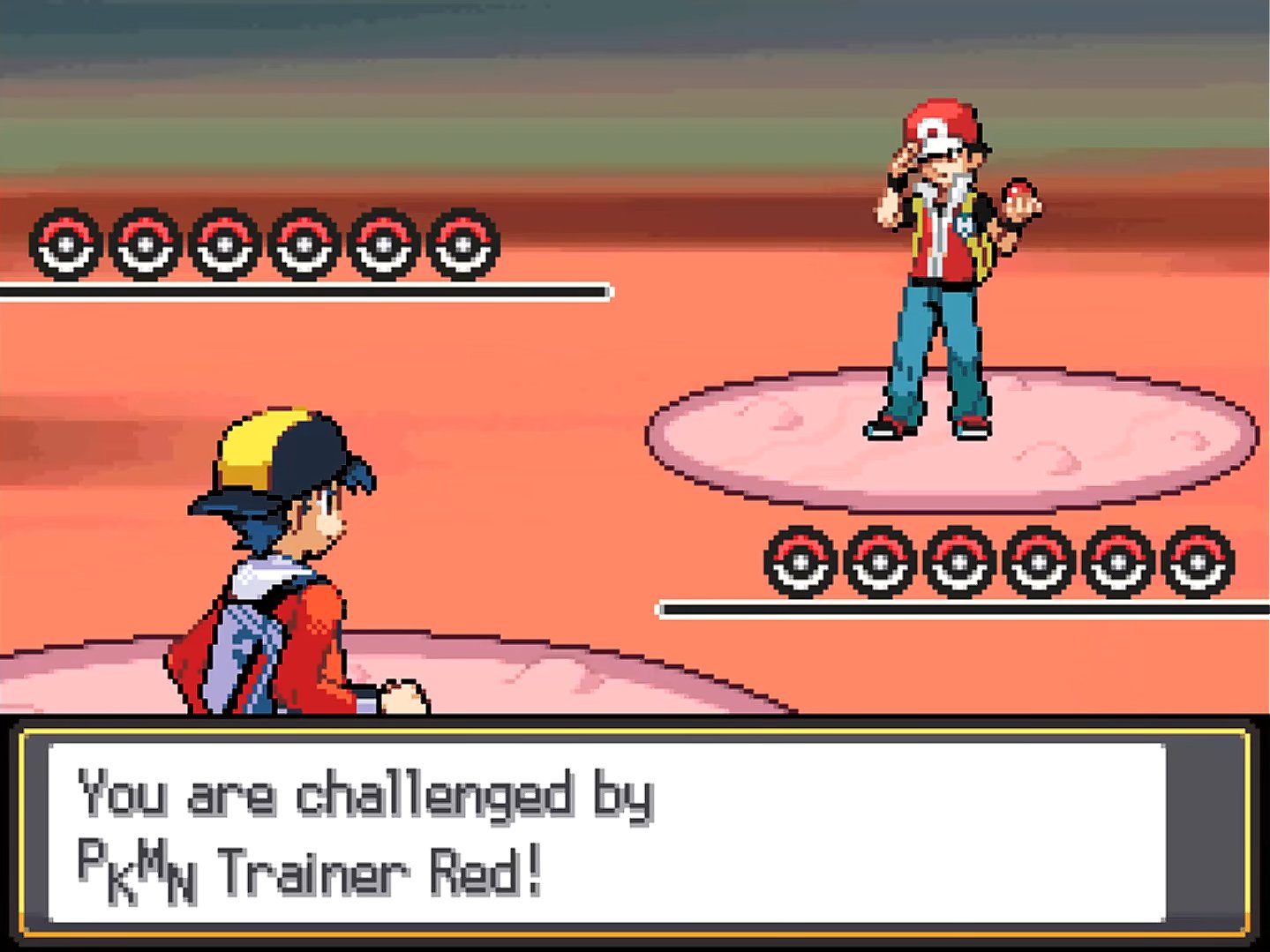The width and height of the screenshot is (1270, 952).
Task: Select the middle Poké Ball in the opponent row
Action: [x=958, y=561]
